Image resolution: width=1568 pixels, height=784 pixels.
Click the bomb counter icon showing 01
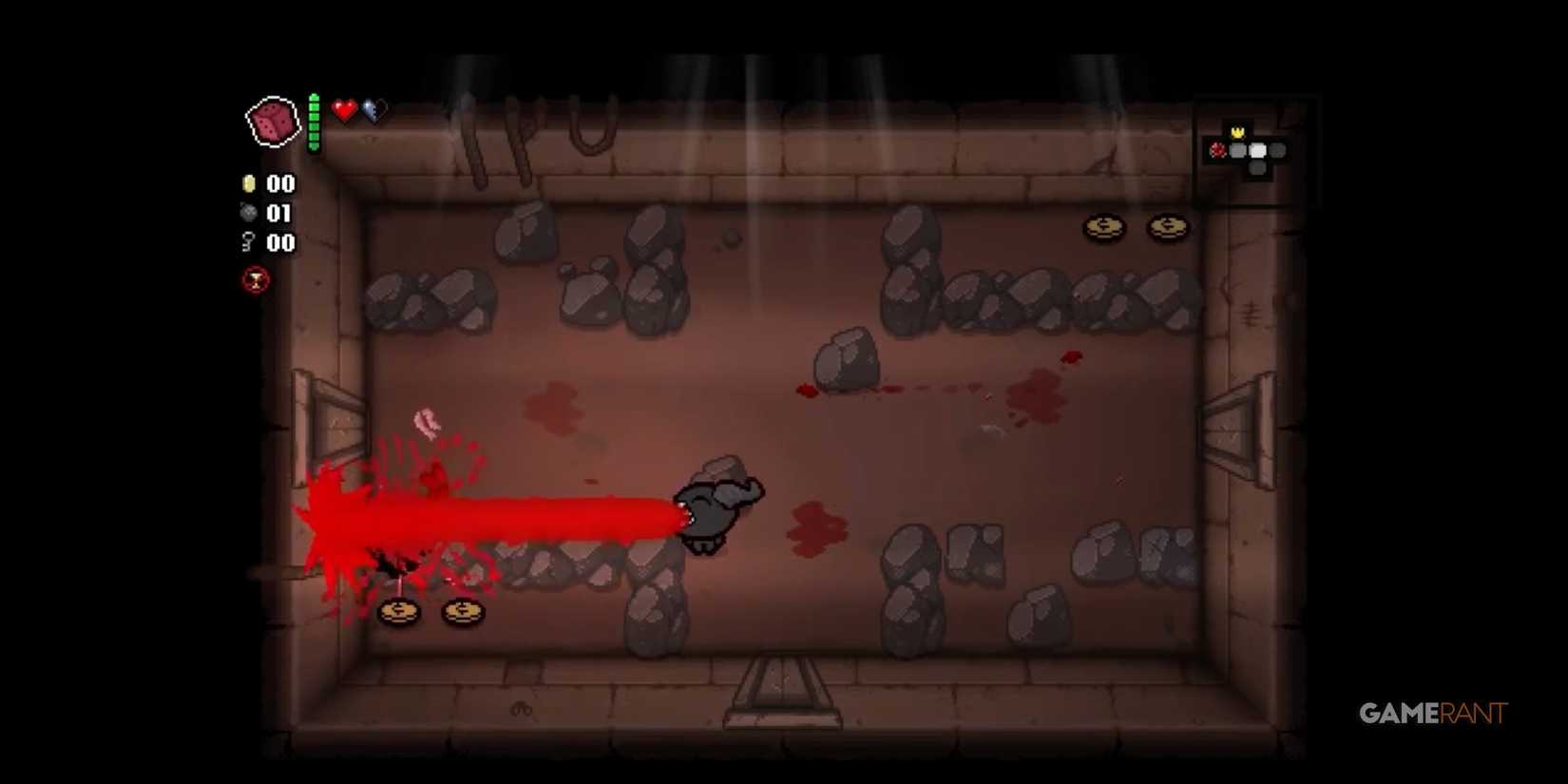(249, 214)
